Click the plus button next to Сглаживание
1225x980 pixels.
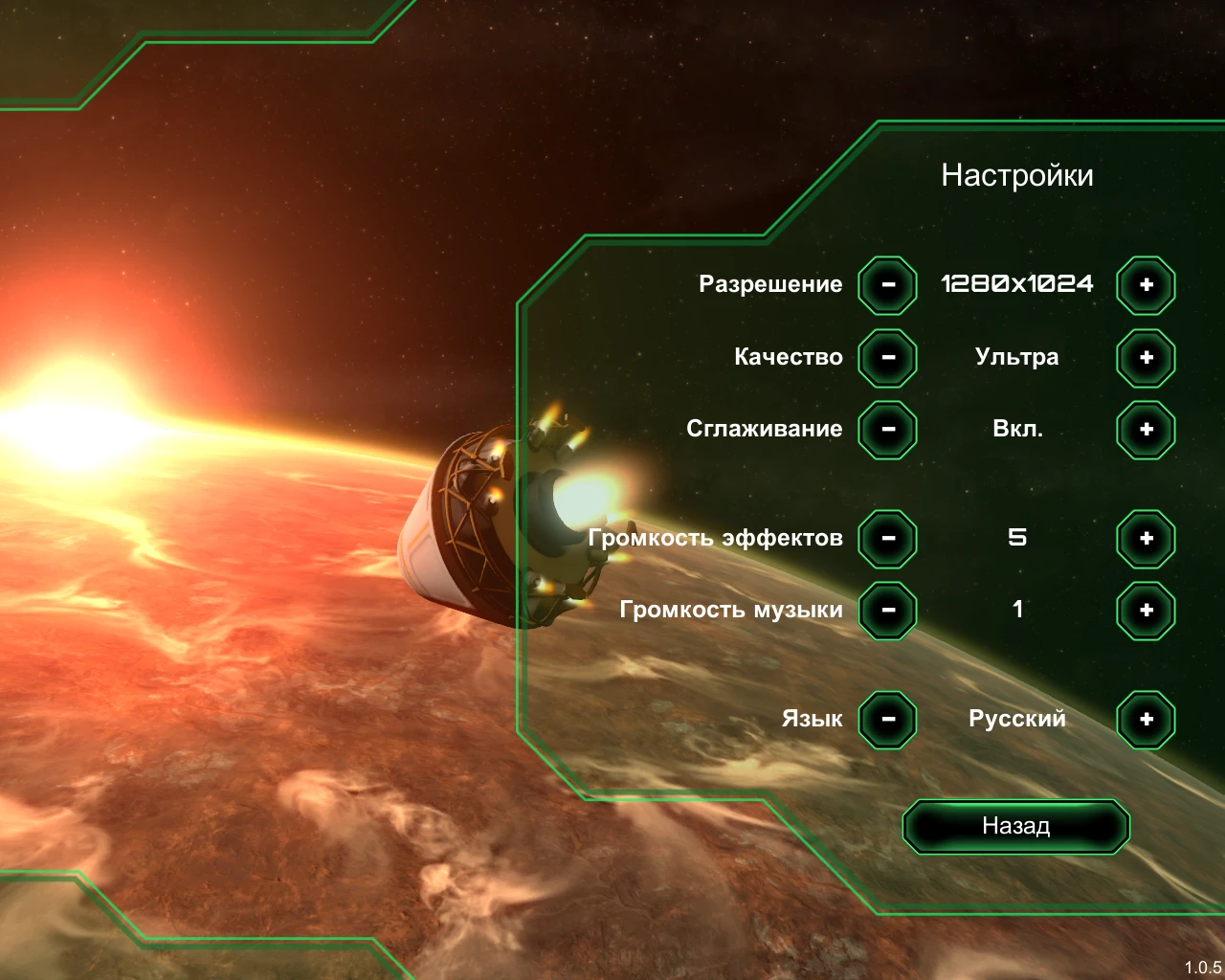(x=1145, y=430)
